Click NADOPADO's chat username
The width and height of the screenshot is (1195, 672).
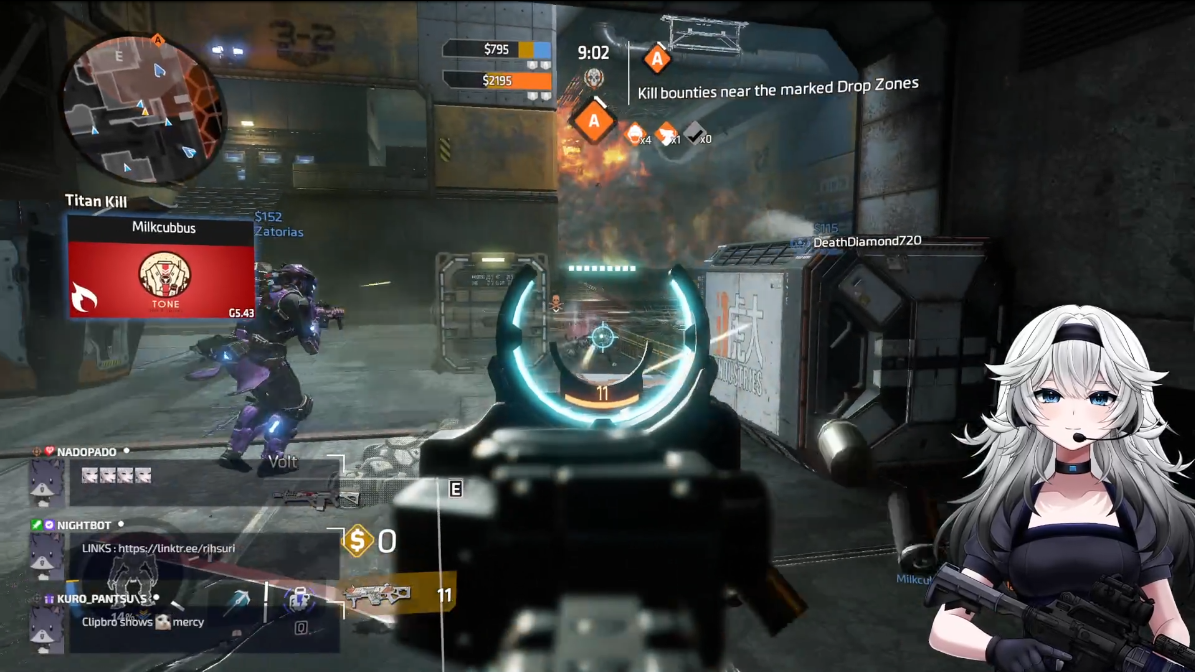(86, 452)
